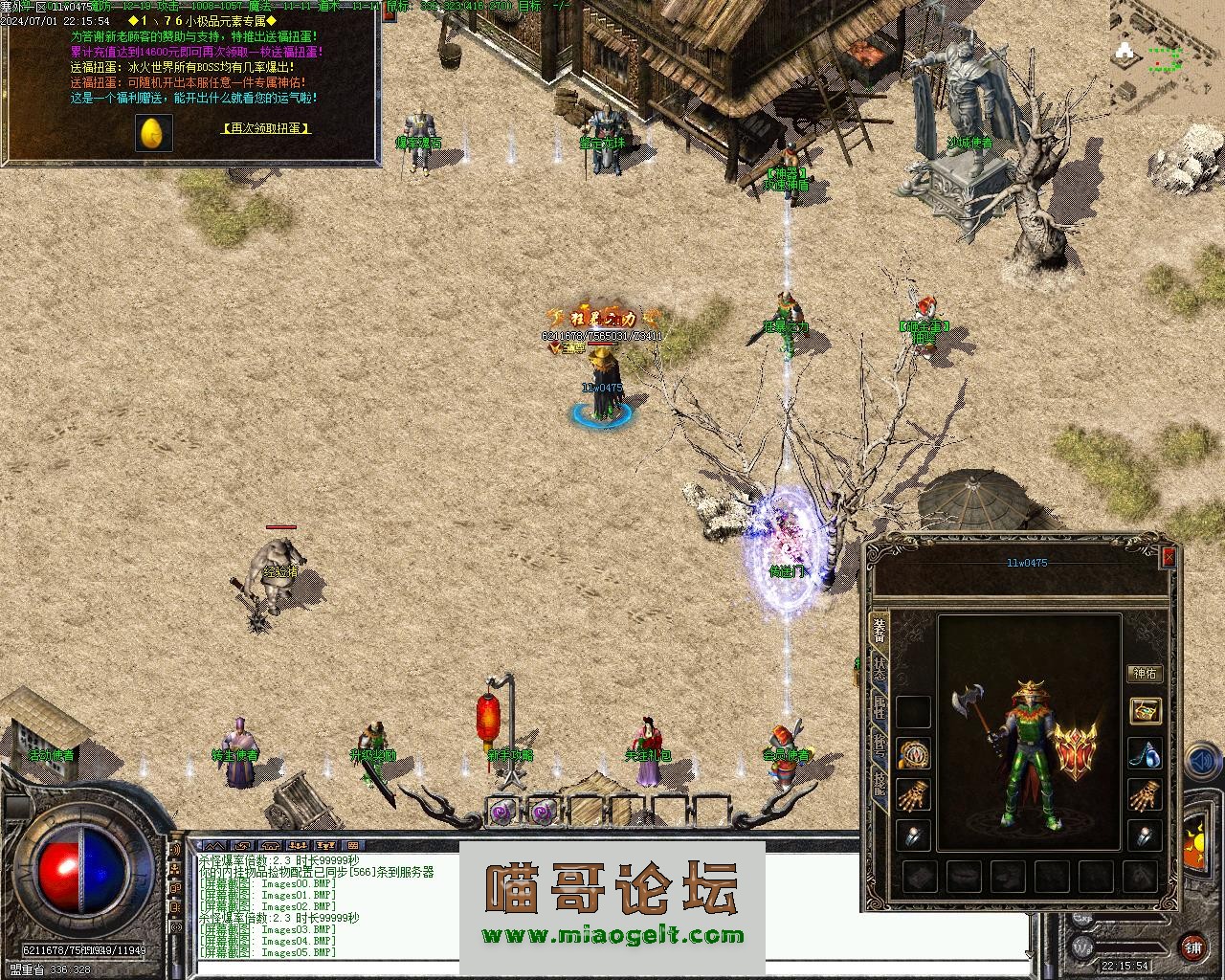Open the red 铺 shop button
1225x980 pixels.
point(1192,947)
